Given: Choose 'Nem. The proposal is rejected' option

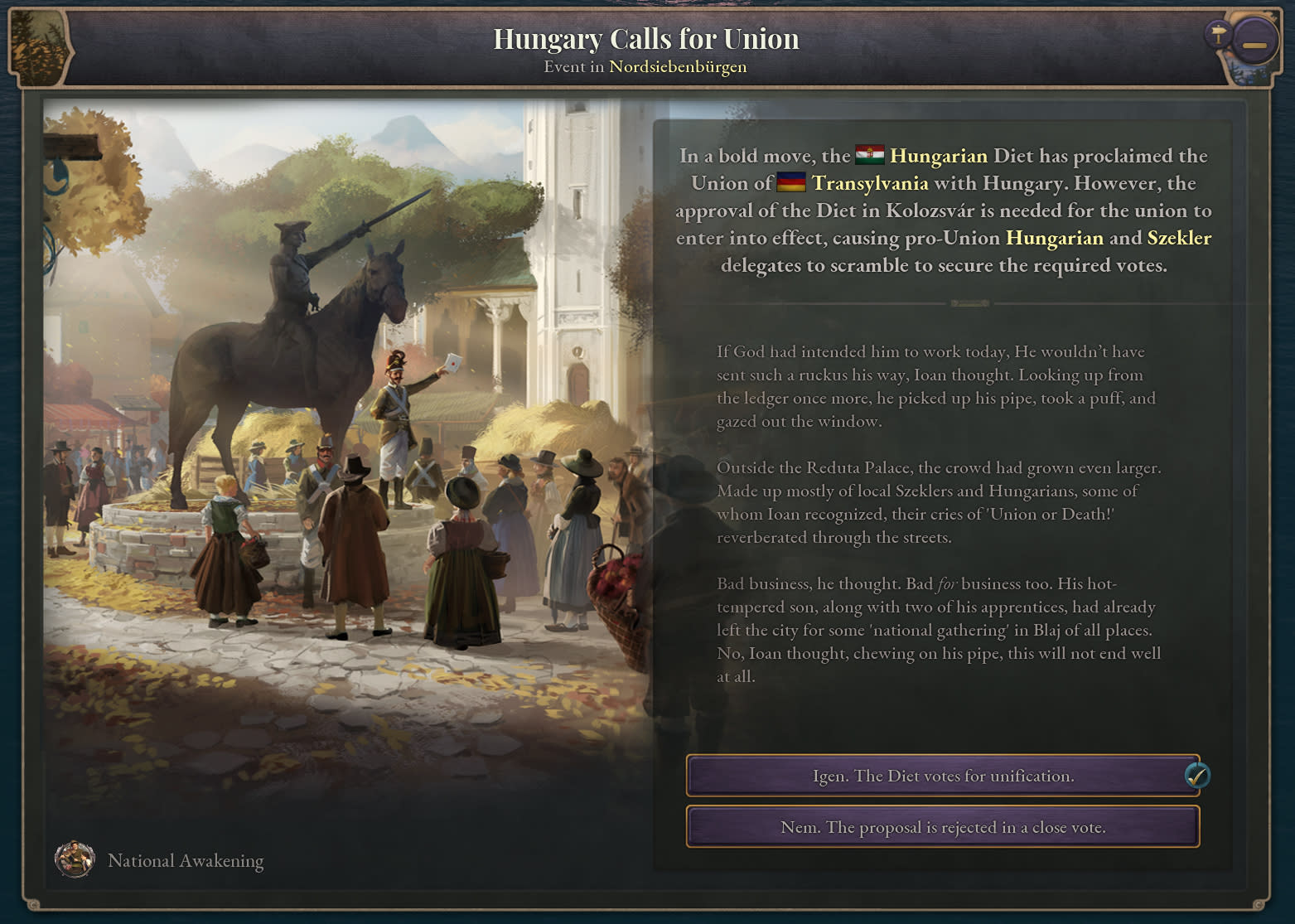Looking at the screenshot, I should point(942,827).
